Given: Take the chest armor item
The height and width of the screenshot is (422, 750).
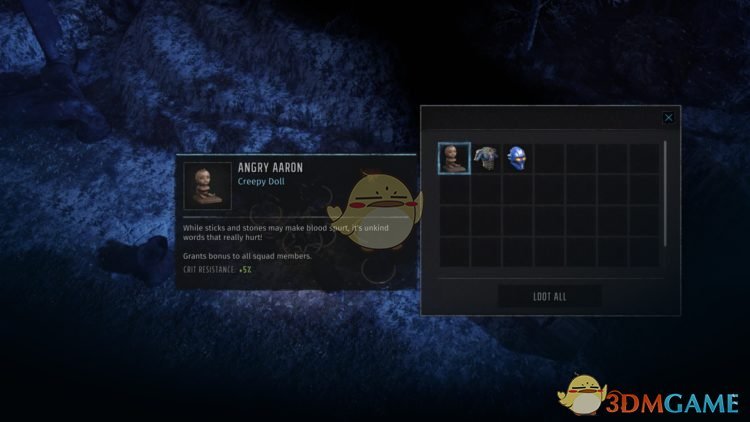Looking at the screenshot, I should coord(486,158).
